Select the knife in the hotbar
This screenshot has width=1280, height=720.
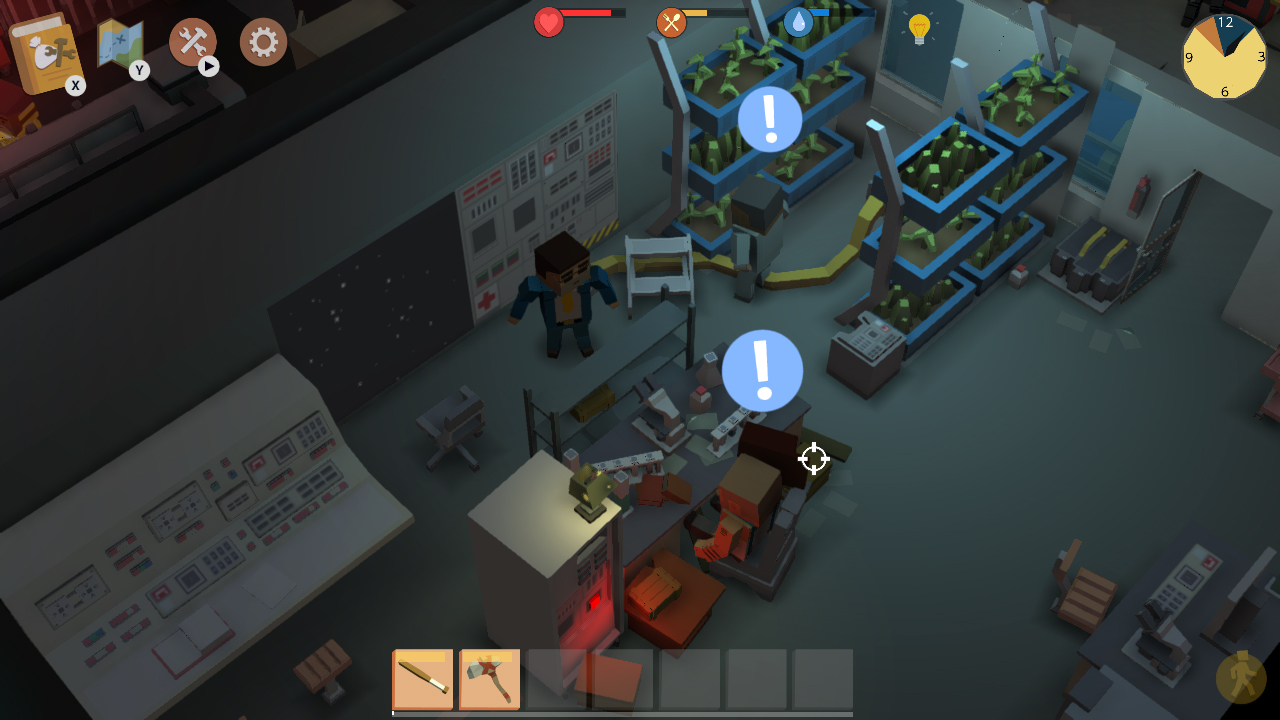[x=422, y=679]
